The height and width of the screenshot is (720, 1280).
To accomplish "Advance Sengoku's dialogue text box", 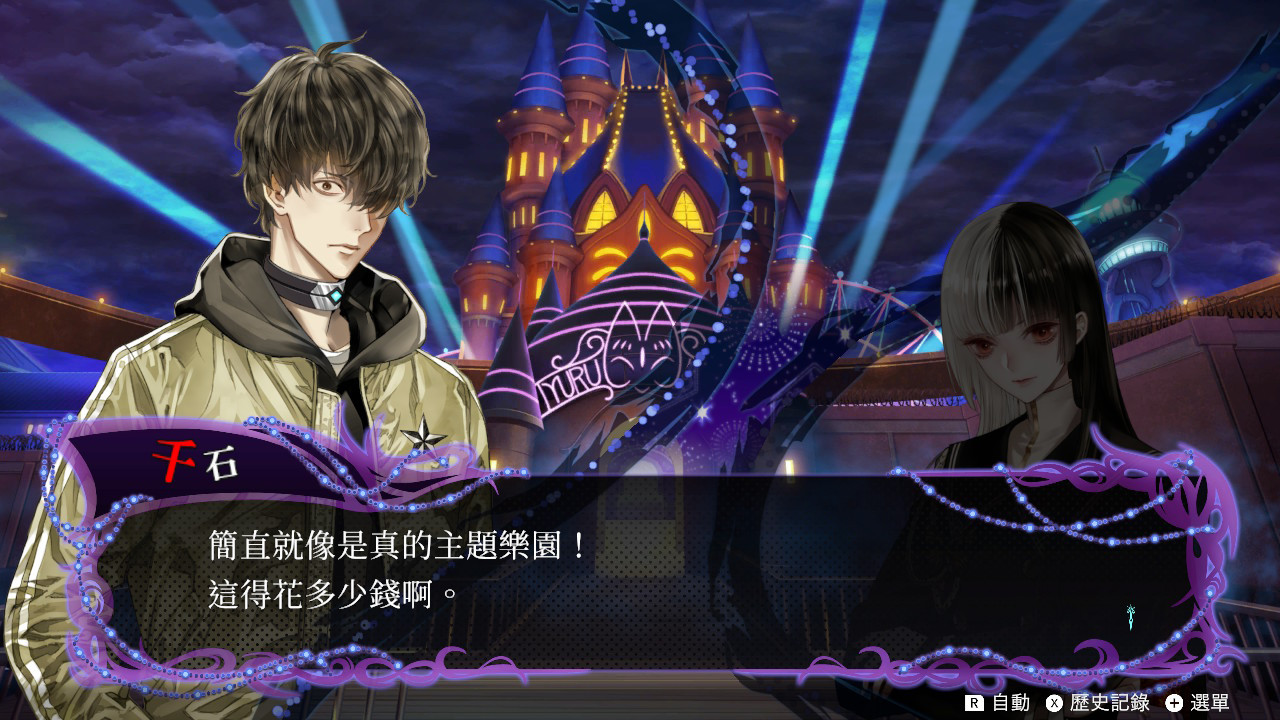I will 640,570.
